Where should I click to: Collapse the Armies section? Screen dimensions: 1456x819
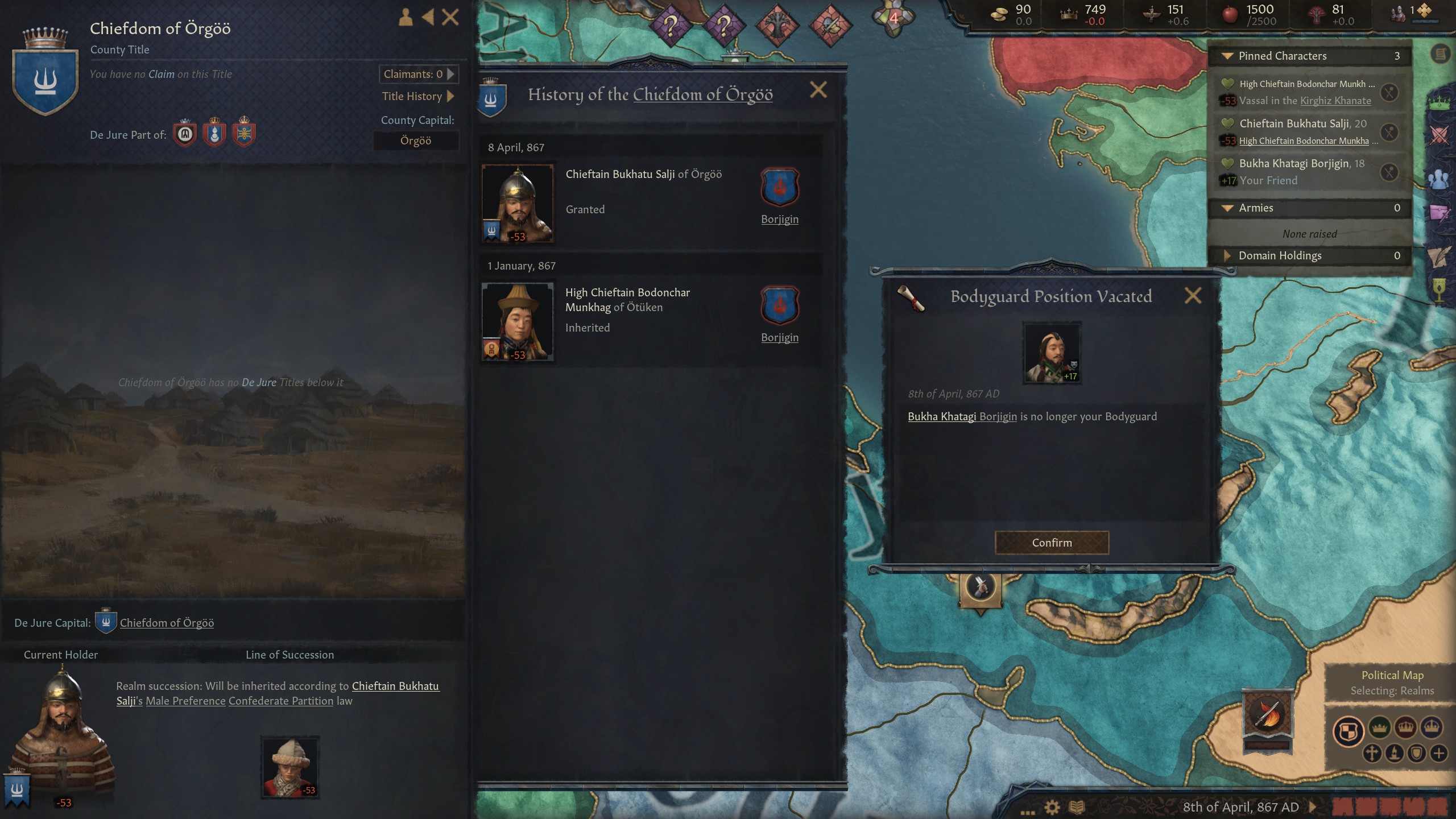pos(1228,208)
